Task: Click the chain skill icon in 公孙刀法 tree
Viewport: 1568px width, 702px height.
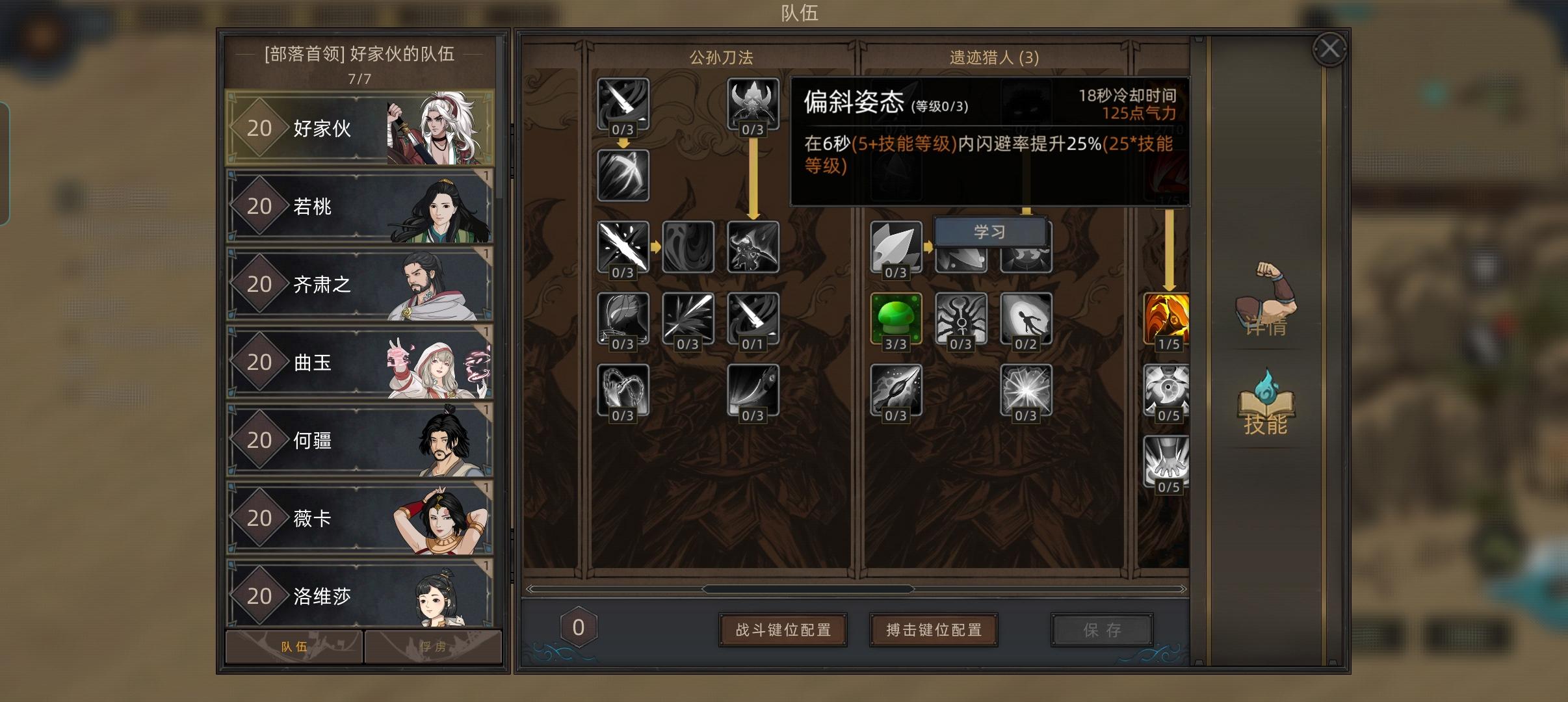Action: (x=623, y=390)
